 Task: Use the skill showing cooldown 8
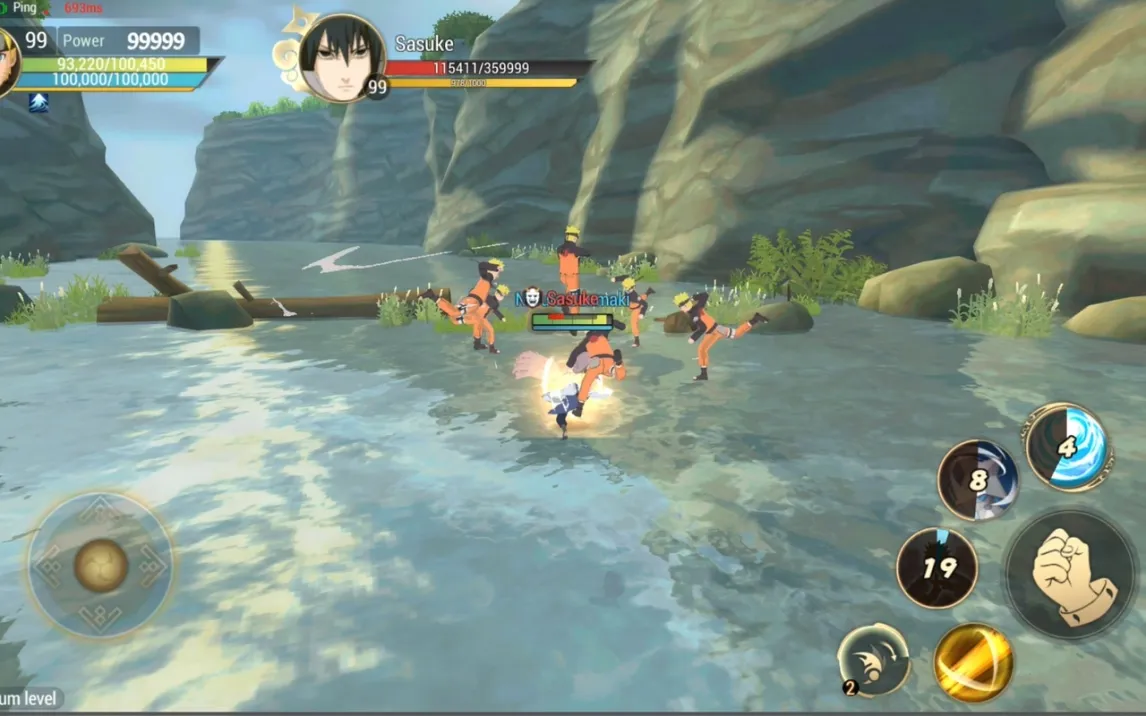tap(977, 481)
